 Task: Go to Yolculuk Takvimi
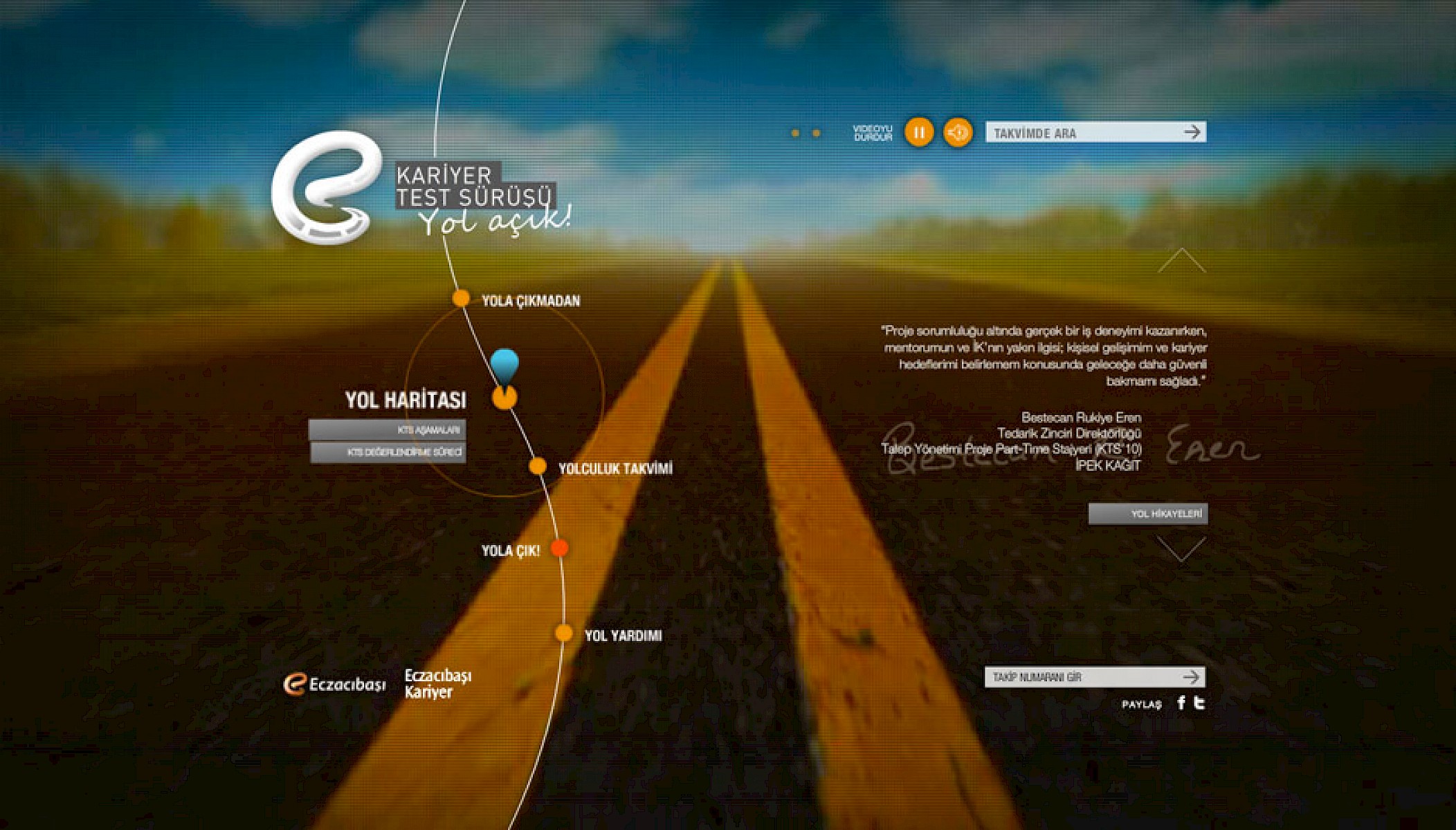[615, 469]
